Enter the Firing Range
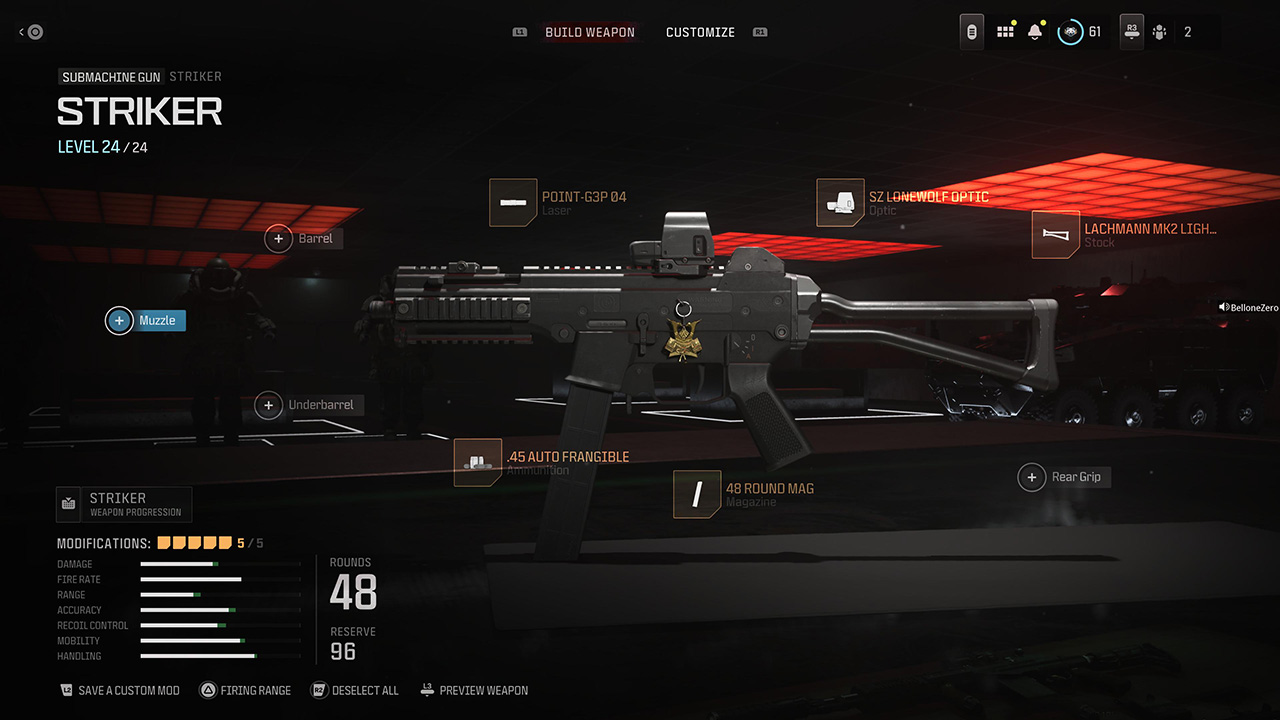This screenshot has width=1280, height=720. pos(246,690)
